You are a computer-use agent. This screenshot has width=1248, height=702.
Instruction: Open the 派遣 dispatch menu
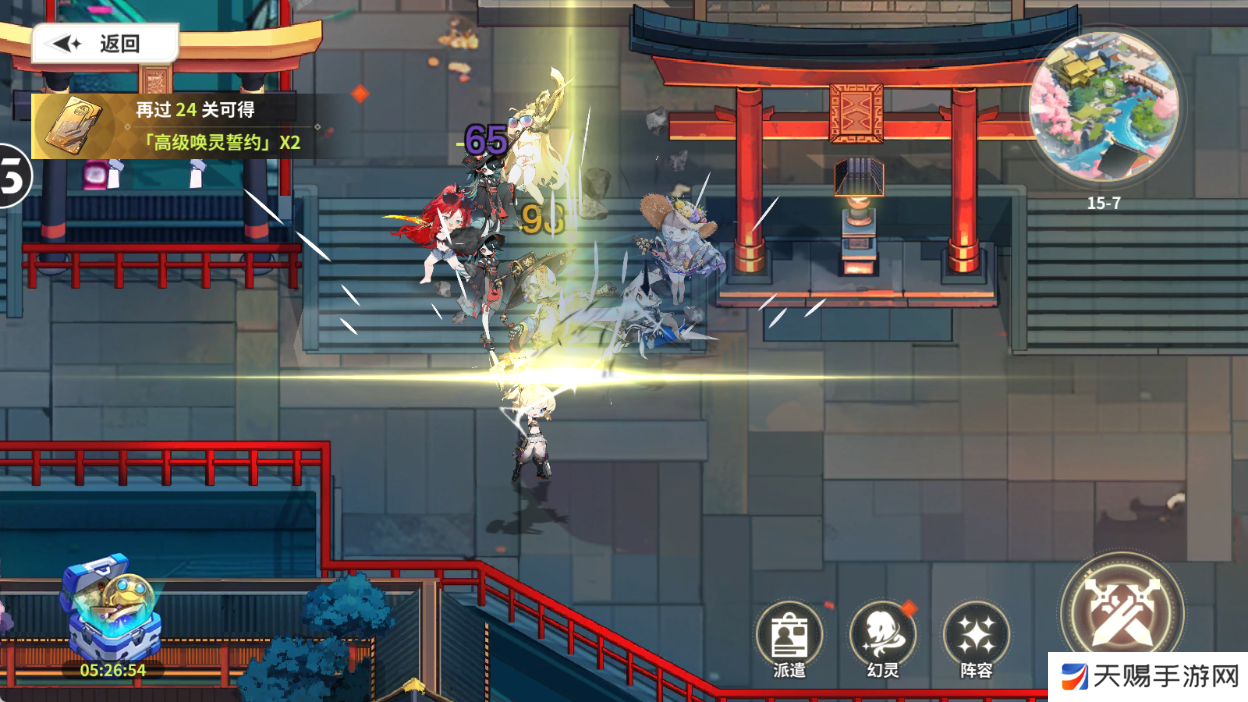789,638
